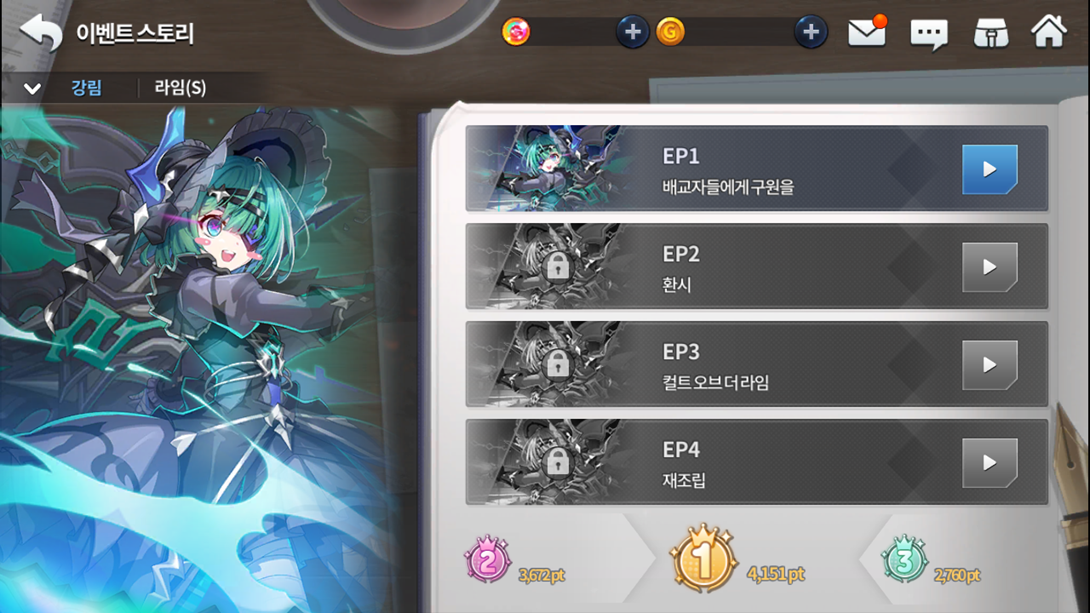Screen dimensions: 1090x613
Task: Play EP1 story episode
Action: pyautogui.click(x=988, y=169)
